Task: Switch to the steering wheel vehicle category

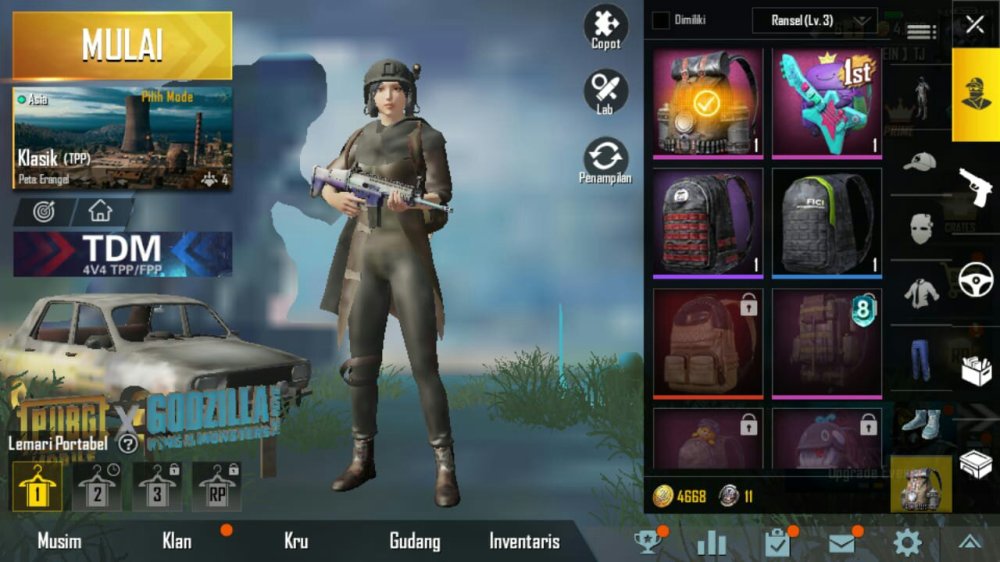Action: [x=975, y=280]
